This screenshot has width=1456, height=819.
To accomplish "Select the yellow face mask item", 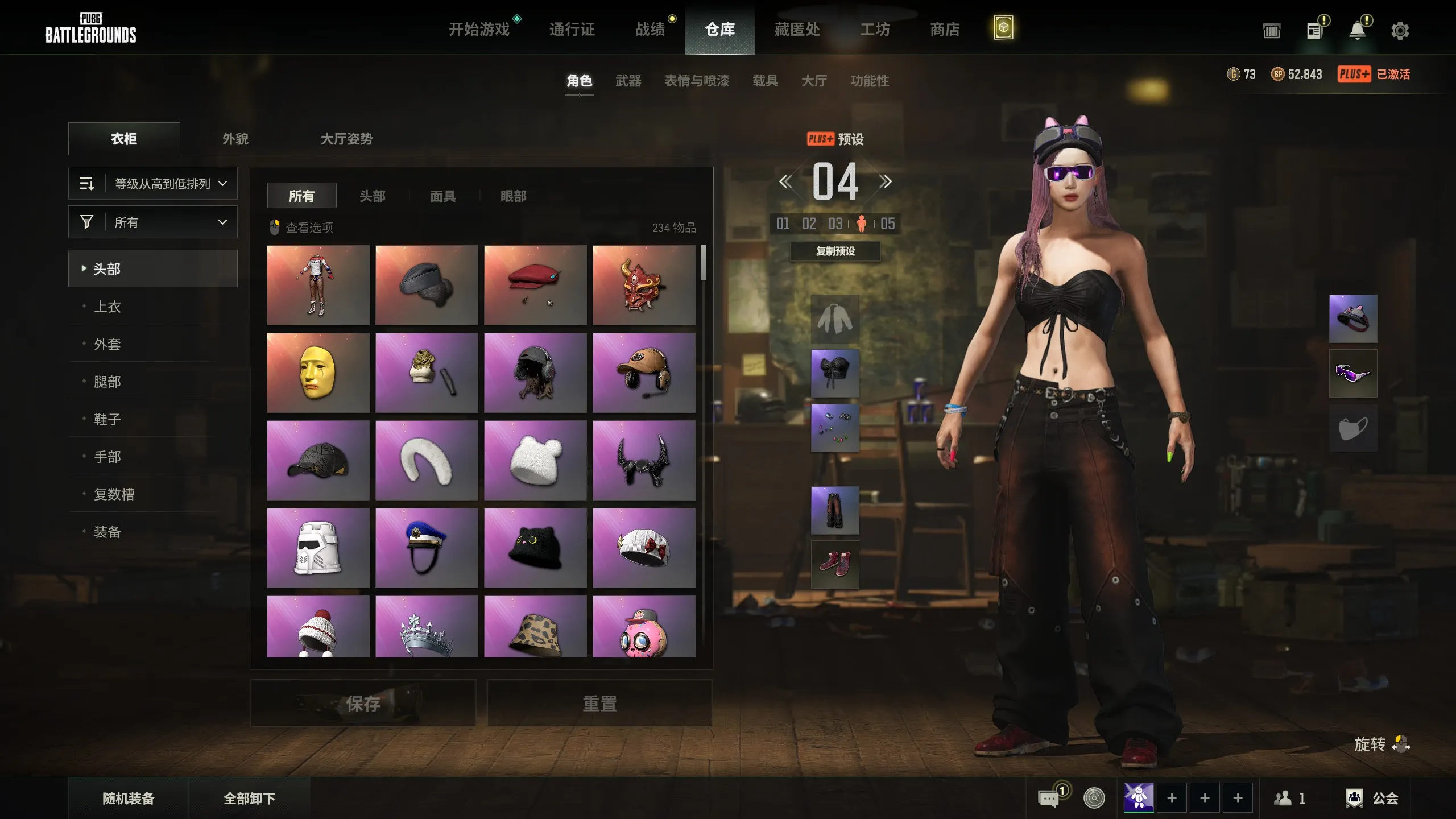I will [318, 373].
